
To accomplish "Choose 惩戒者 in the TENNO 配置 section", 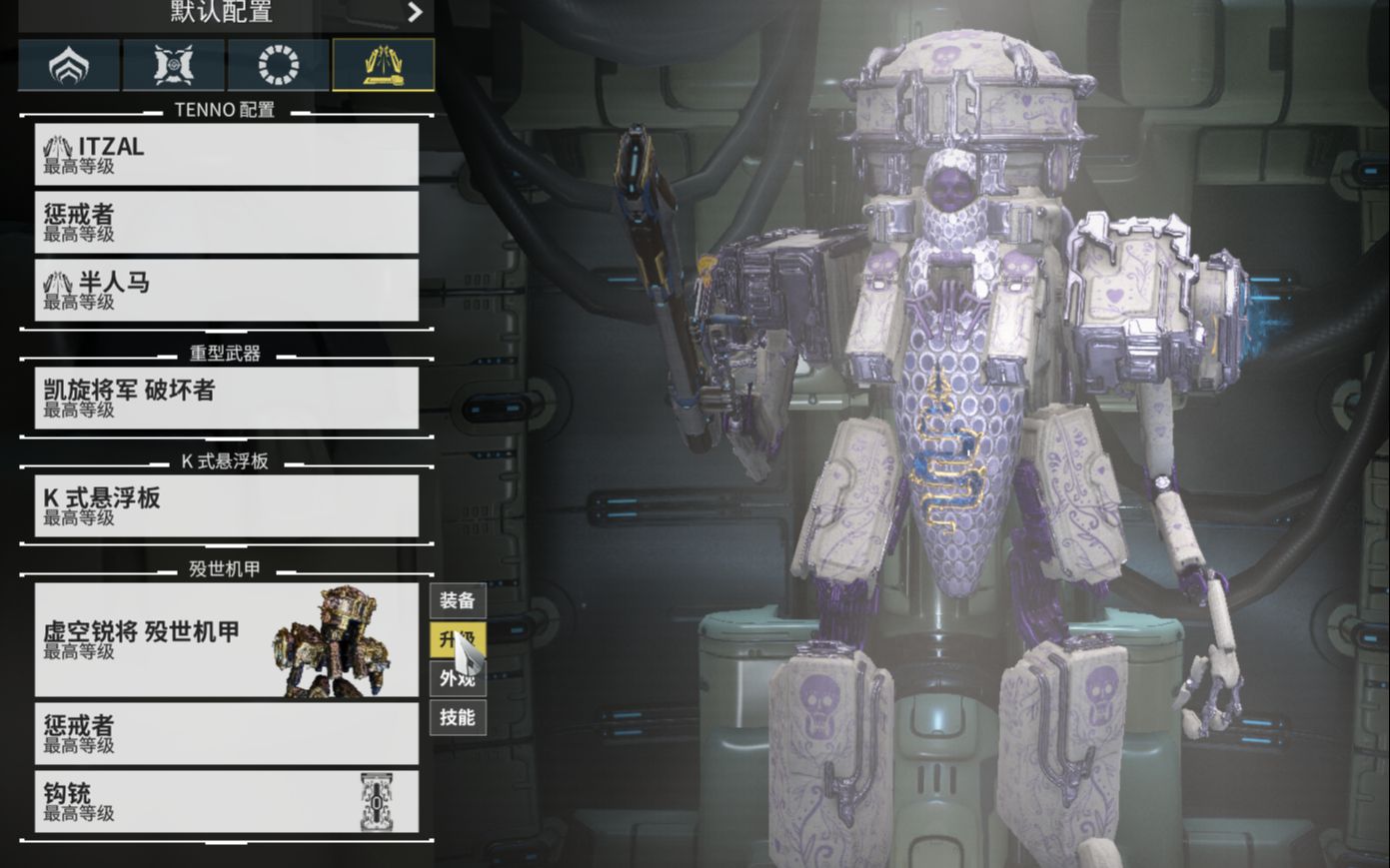I will coord(226,222).
